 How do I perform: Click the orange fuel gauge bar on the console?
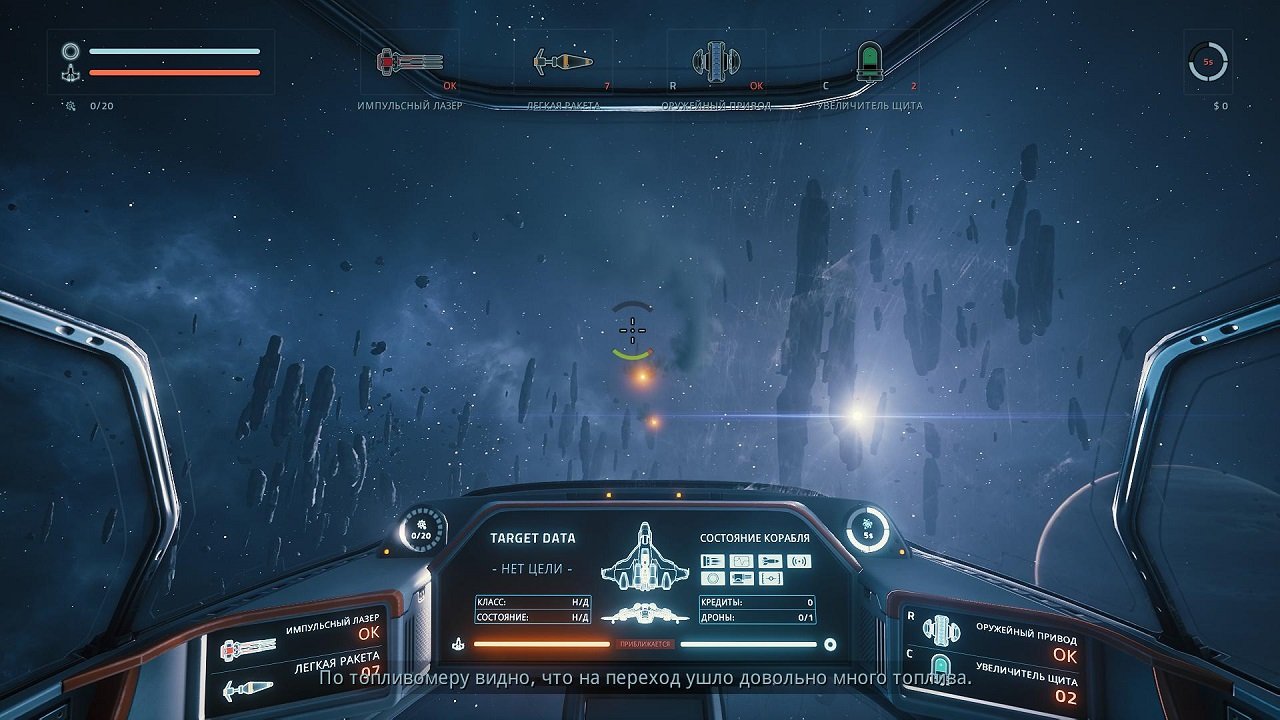[540, 643]
